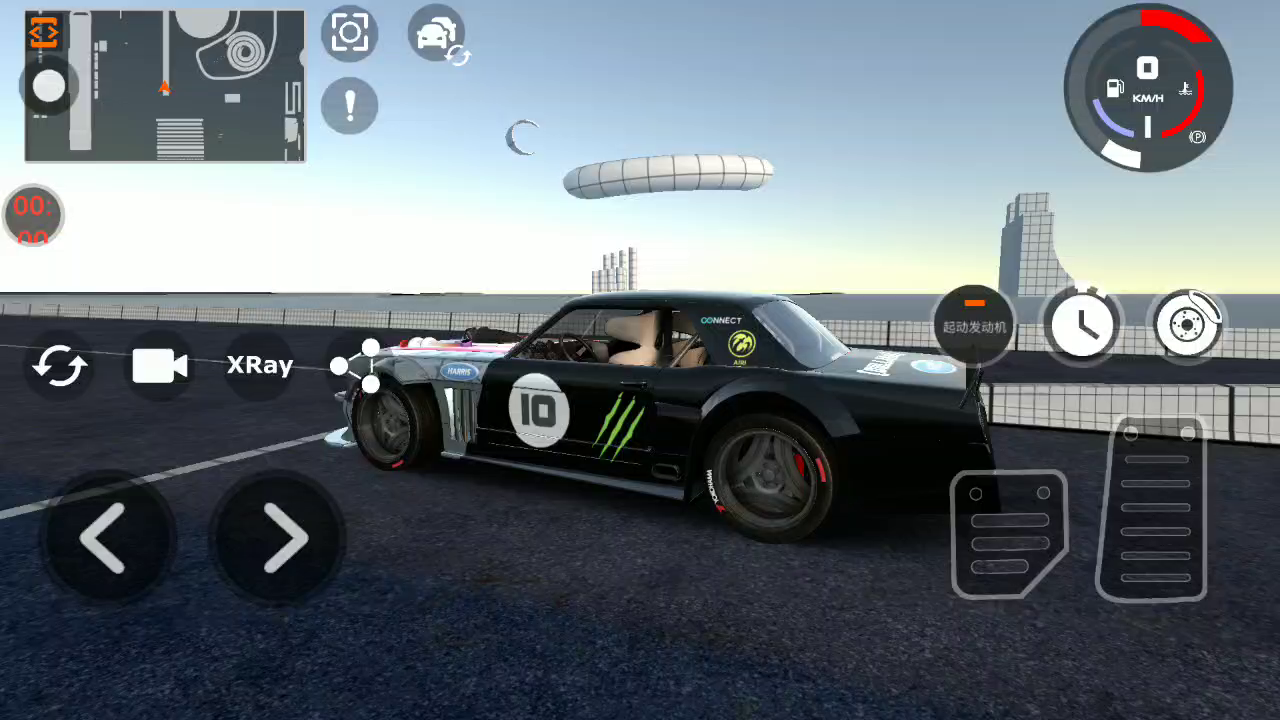
Task: Open the exclamation mark alert button
Action: pos(350,105)
